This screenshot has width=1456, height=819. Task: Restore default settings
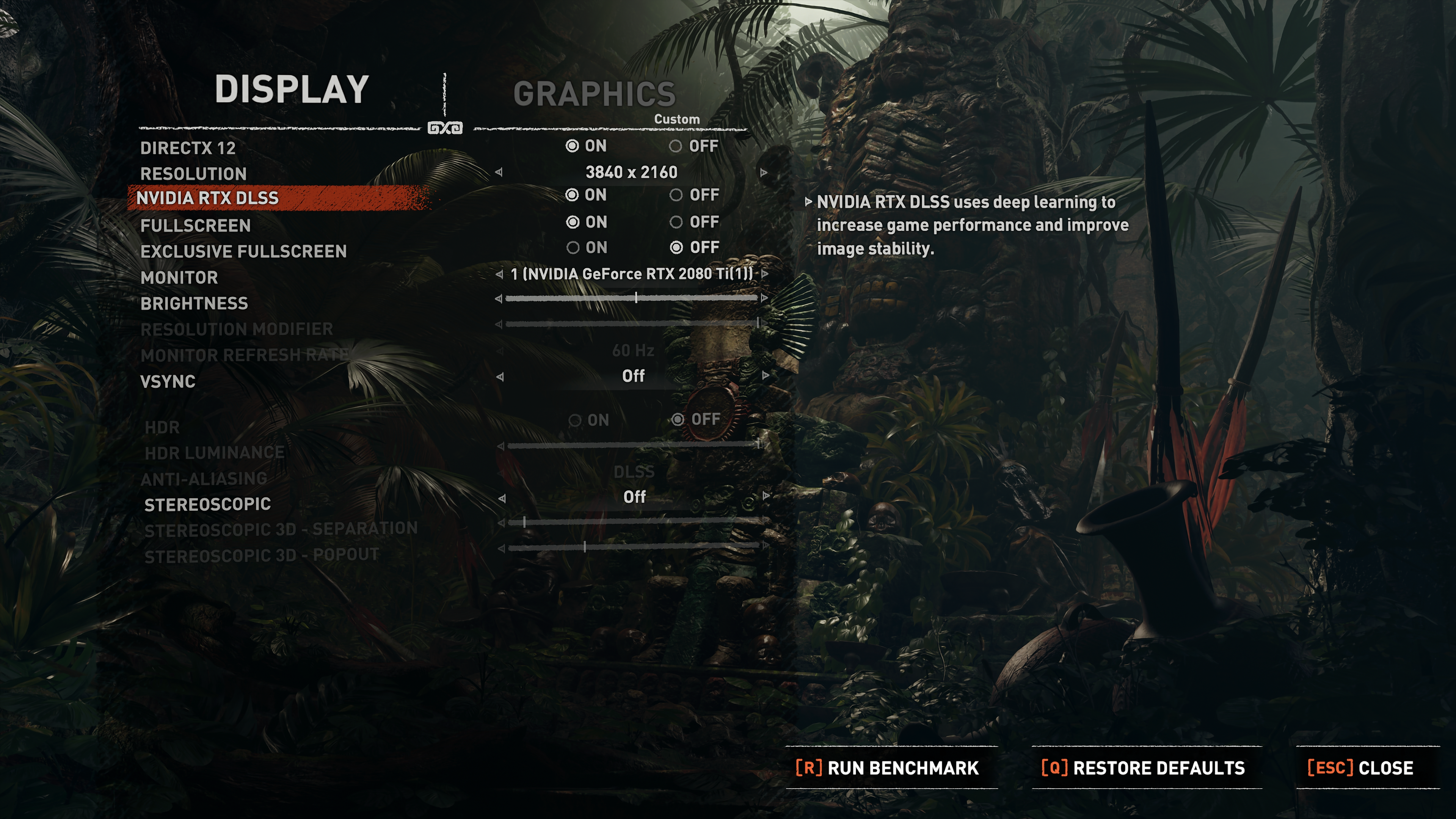[1143, 767]
